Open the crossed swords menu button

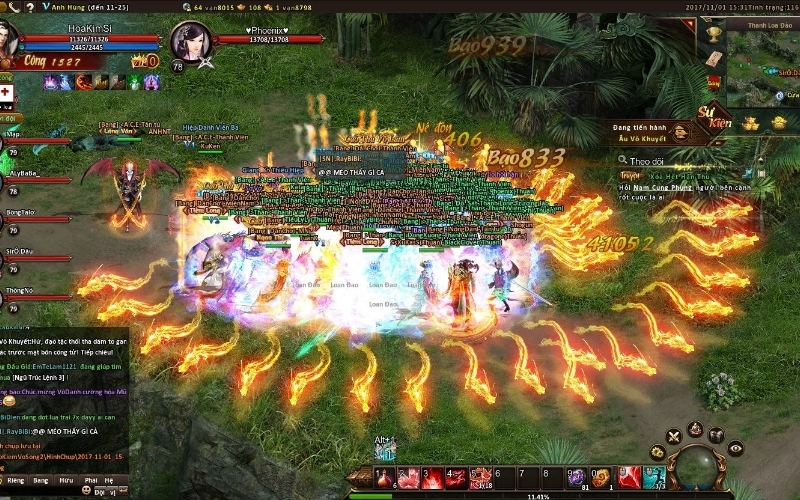click(x=672, y=434)
